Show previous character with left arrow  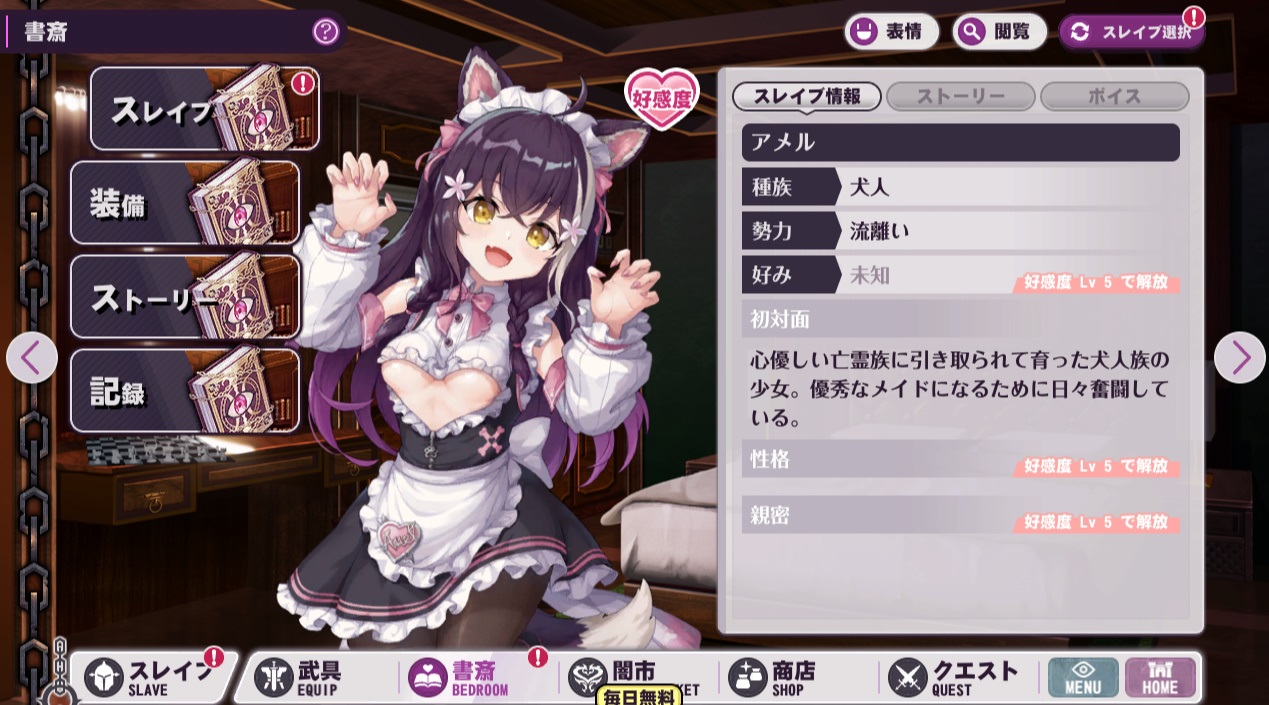pos(32,357)
